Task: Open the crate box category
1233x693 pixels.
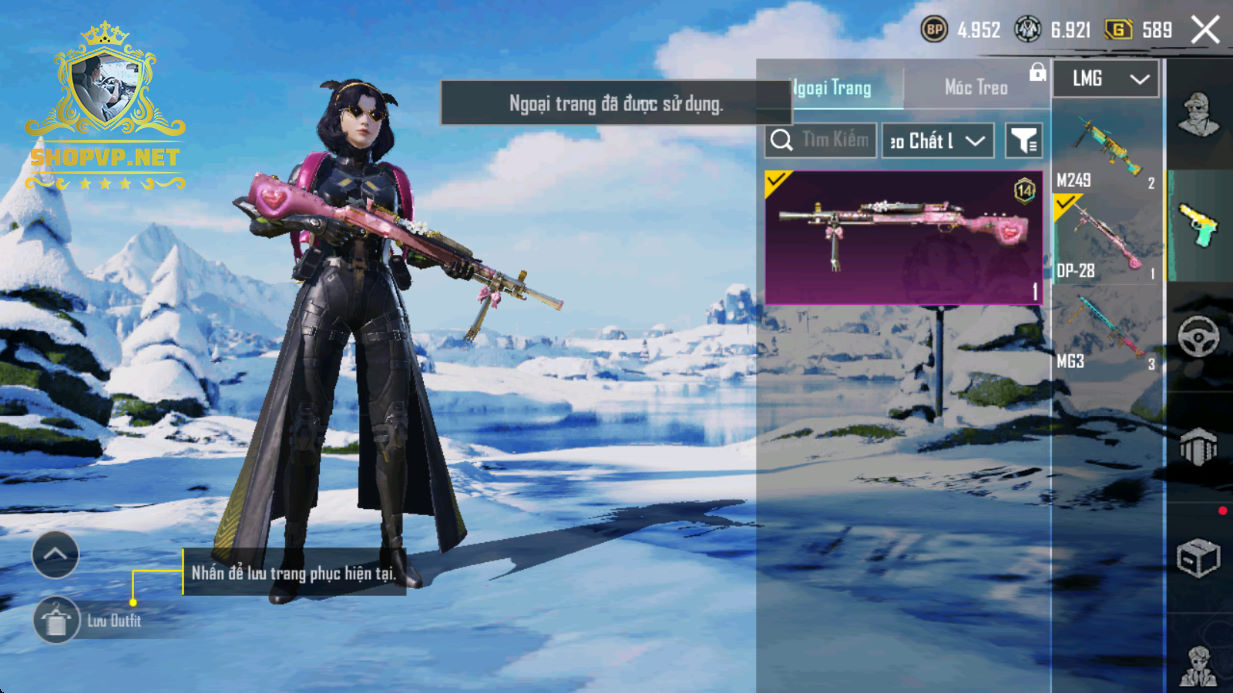Action: click(1198, 558)
